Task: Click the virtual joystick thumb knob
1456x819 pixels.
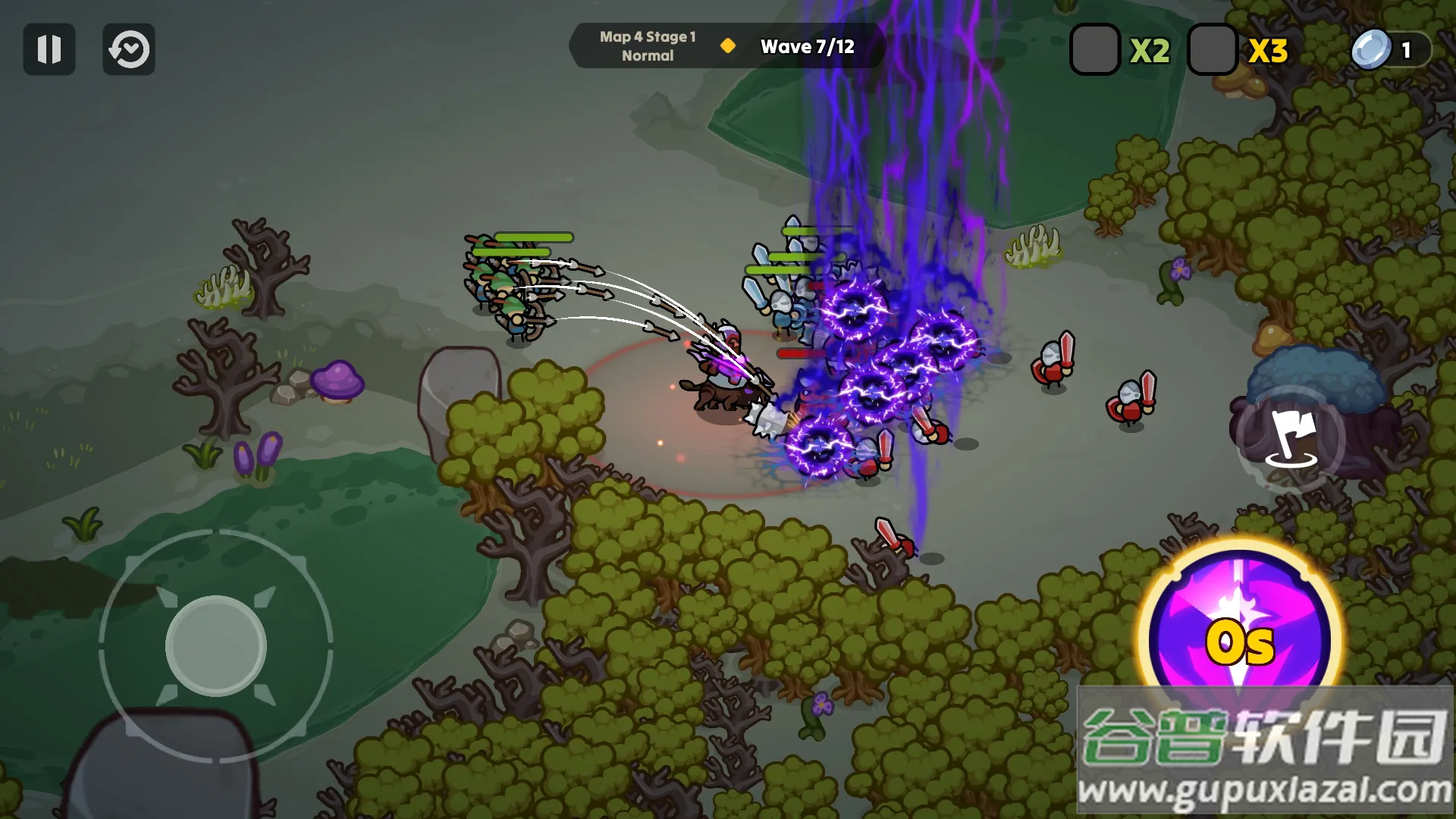Action: pos(216,646)
